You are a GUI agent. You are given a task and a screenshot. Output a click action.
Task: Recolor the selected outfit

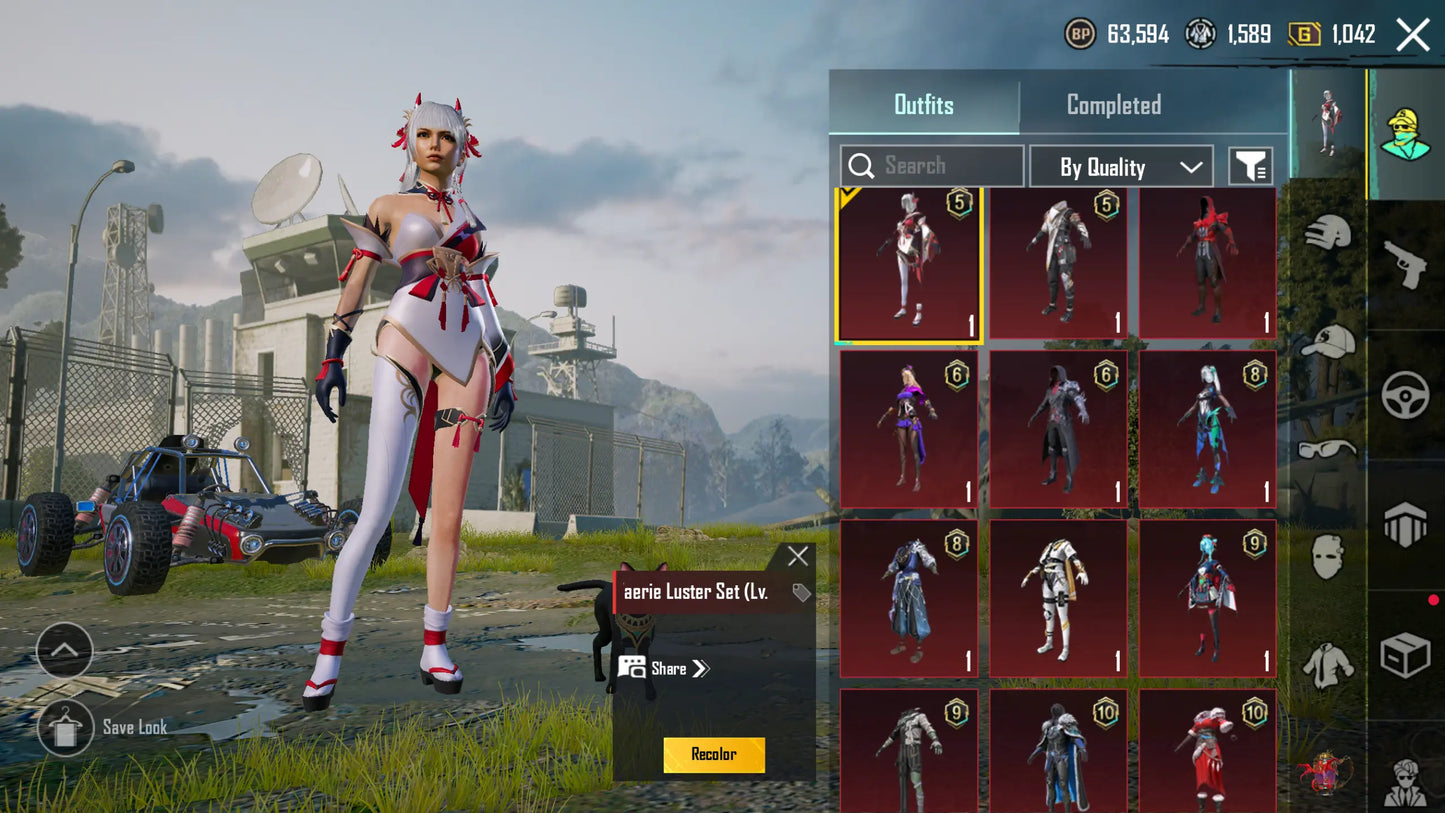pyautogui.click(x=714, y=755)
